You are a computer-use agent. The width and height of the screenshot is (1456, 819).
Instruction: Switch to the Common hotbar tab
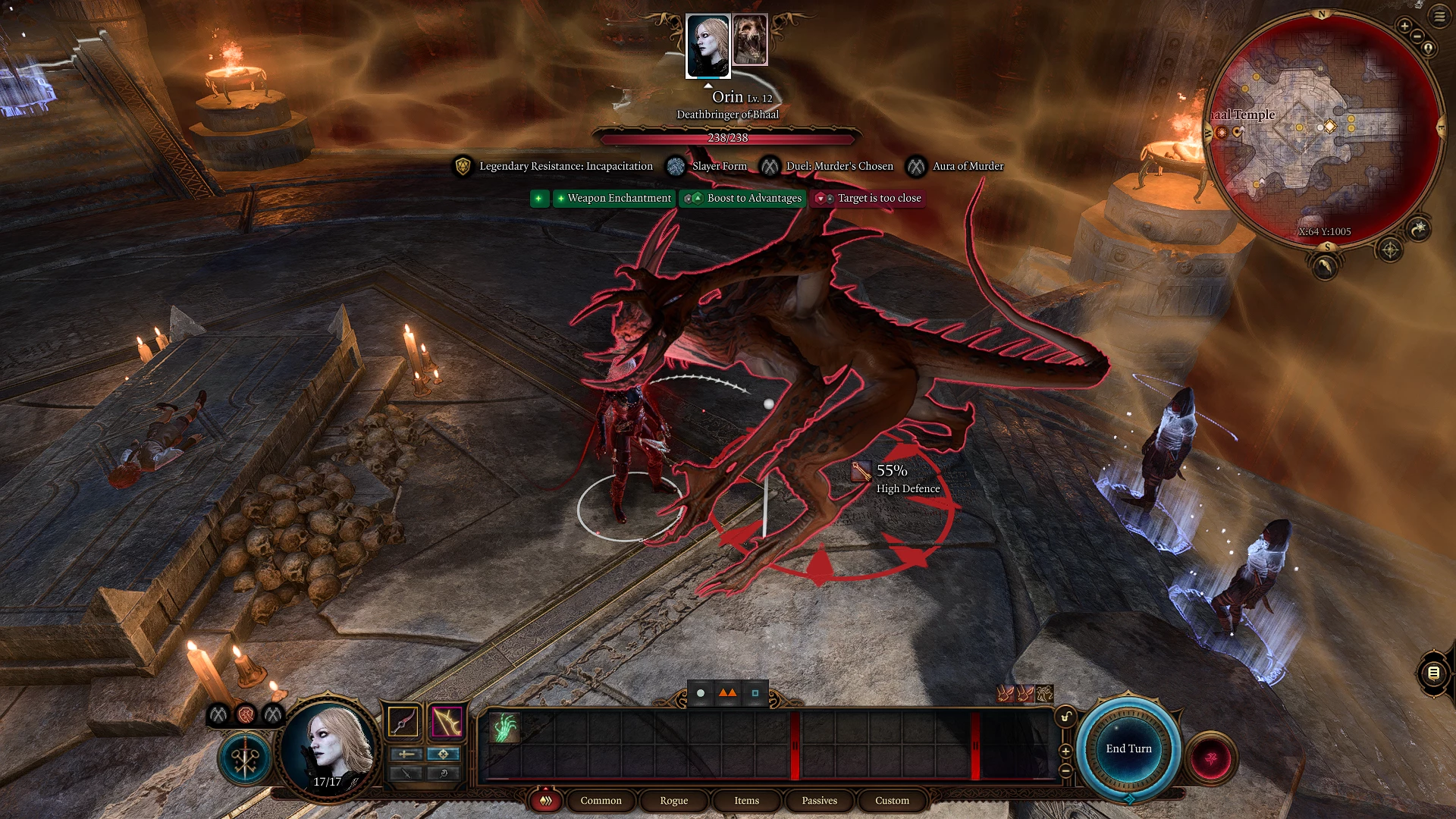point(601,801)
